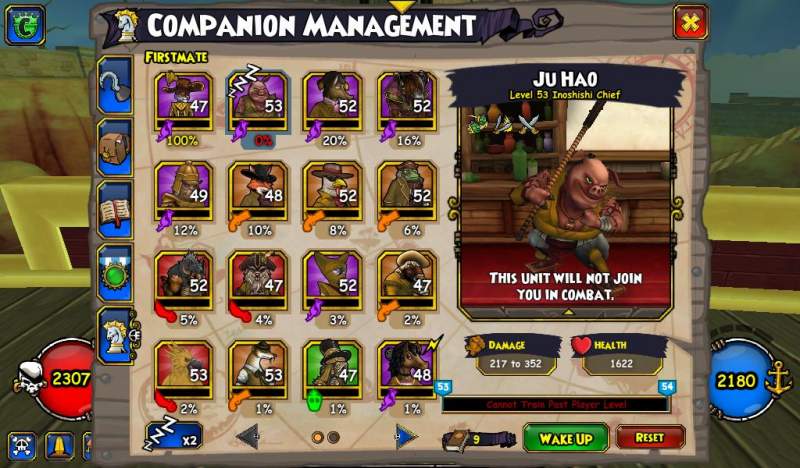The image size is (800, 468).
Task: Select the green-background level 47 companion
Action: [332, 368]
